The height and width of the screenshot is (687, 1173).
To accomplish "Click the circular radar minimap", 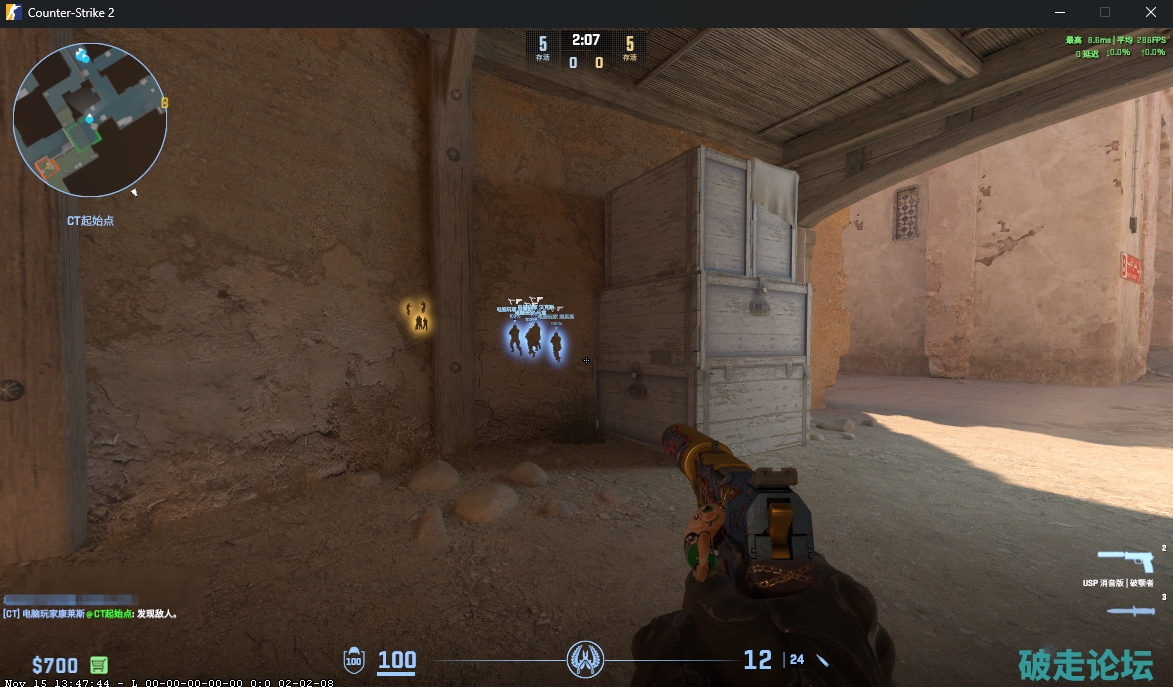I will coord(90,119).
